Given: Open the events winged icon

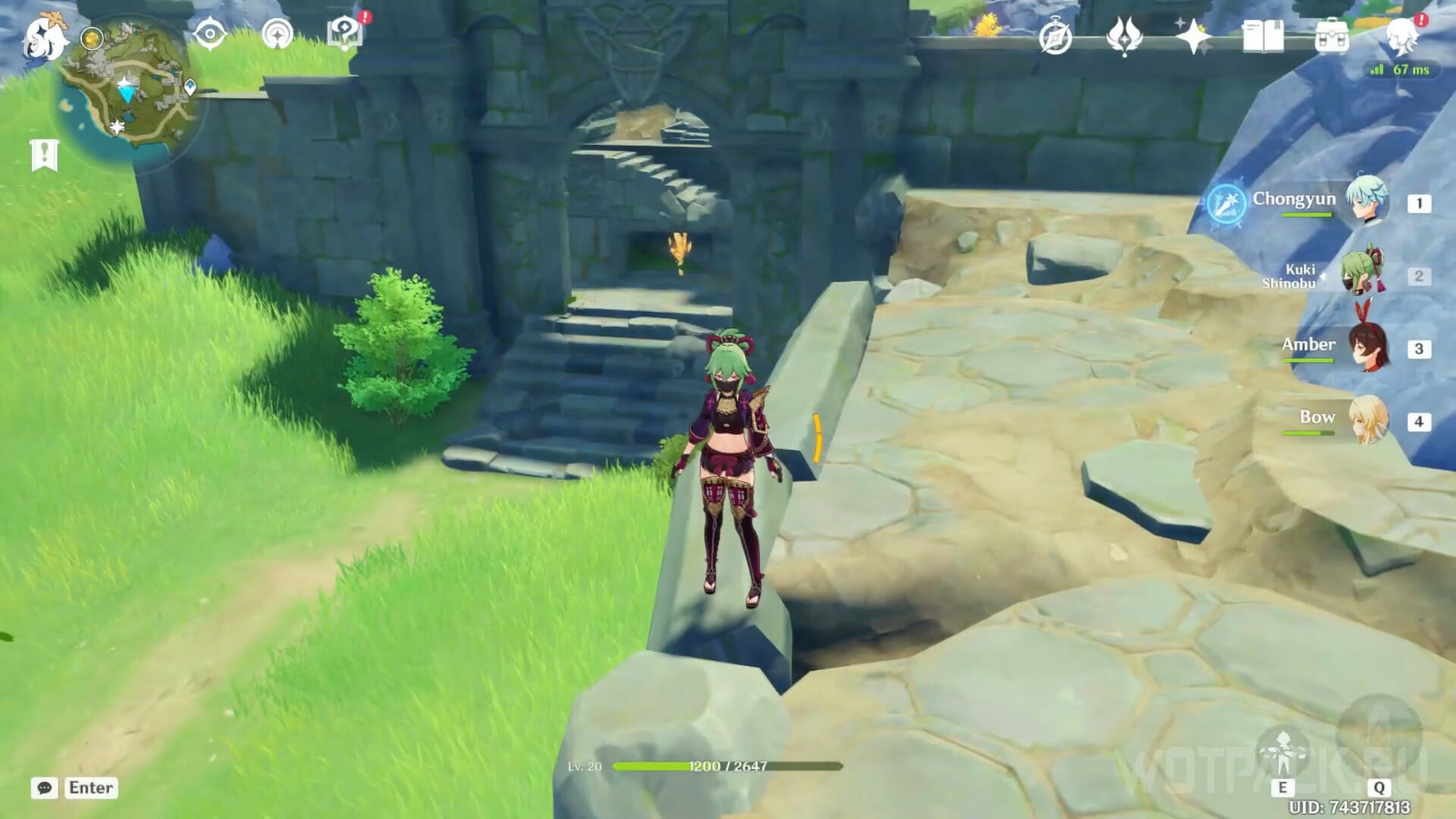Looking at the screenshot, I should point(1124,36).
